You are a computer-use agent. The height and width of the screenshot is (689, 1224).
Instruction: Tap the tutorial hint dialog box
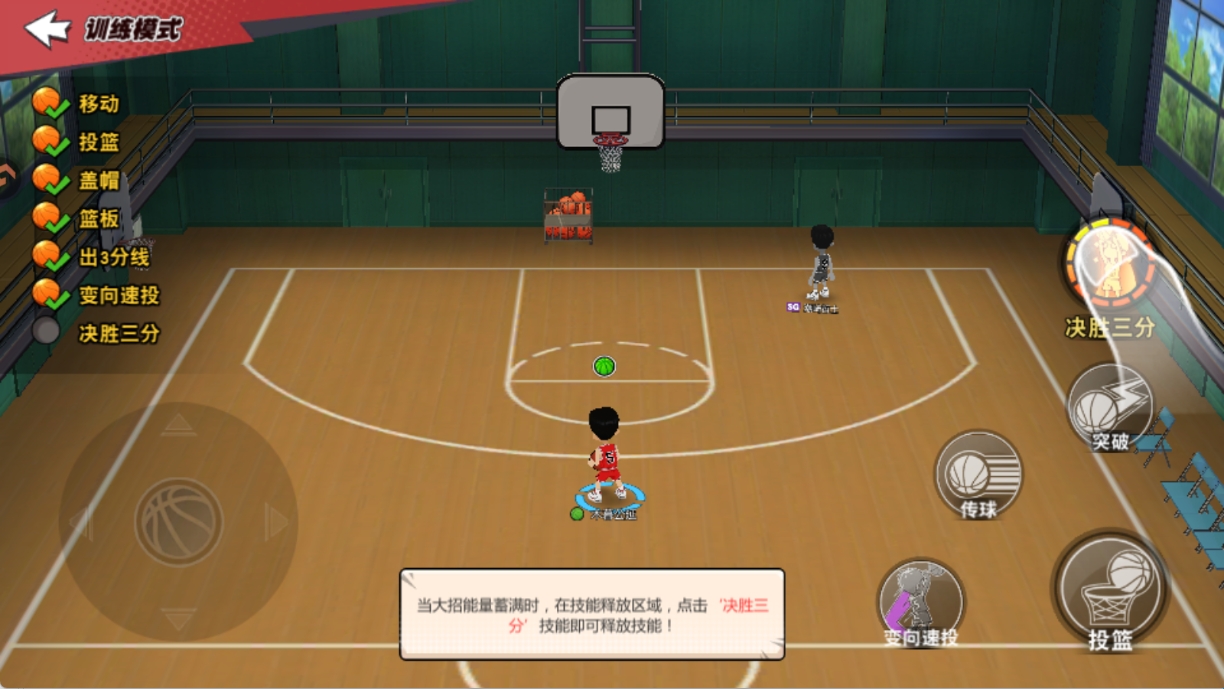click(x=592, y=614)
